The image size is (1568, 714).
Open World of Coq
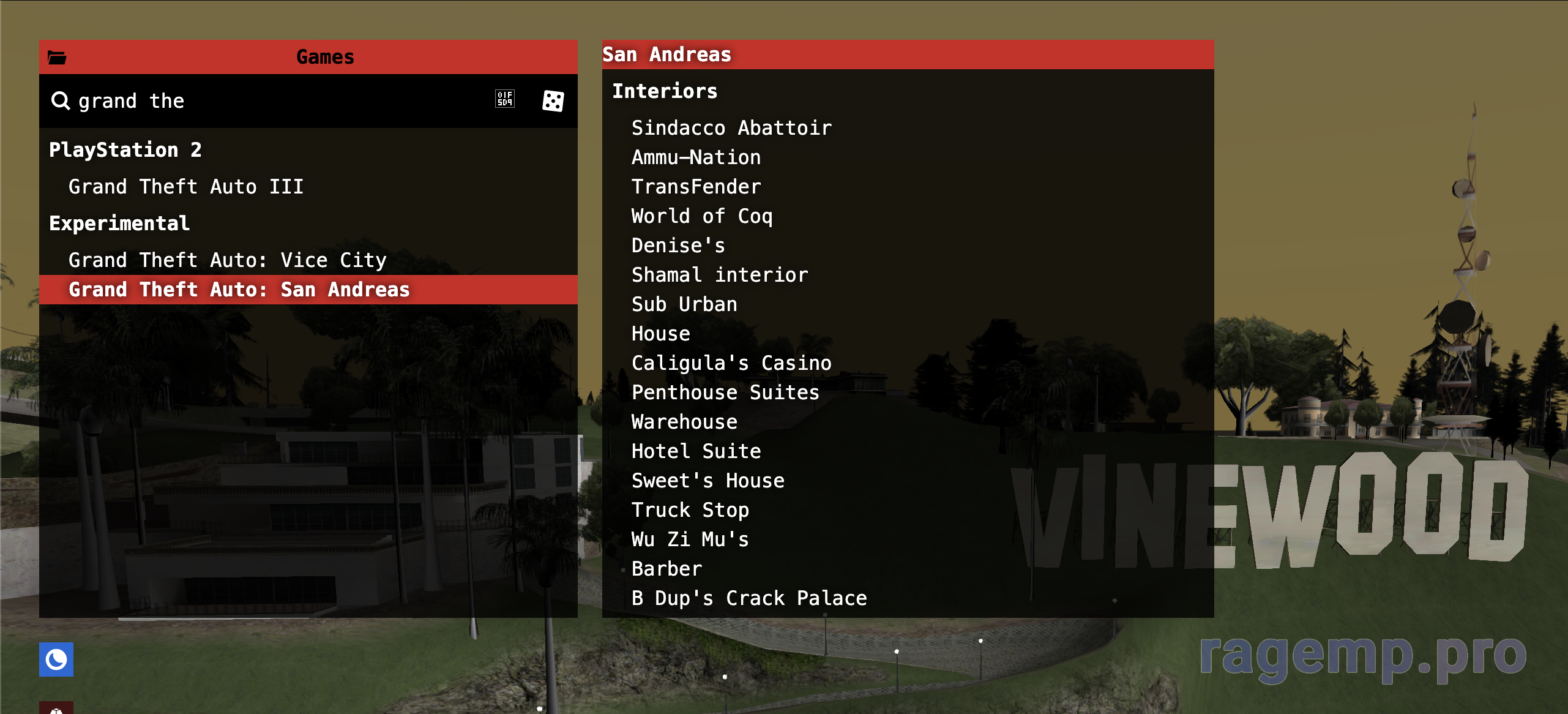(702, 216)
